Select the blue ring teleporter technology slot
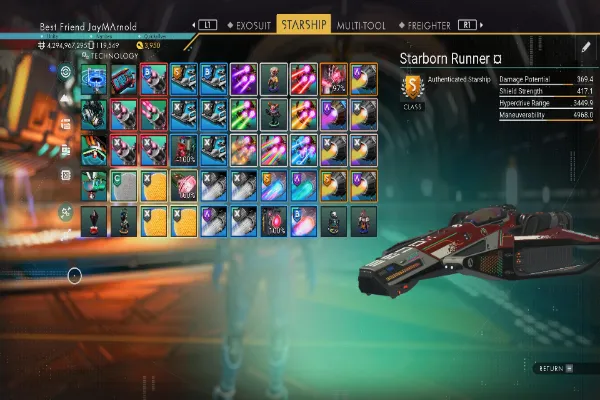Screen dimensions: 600x400 click(94, 80)
